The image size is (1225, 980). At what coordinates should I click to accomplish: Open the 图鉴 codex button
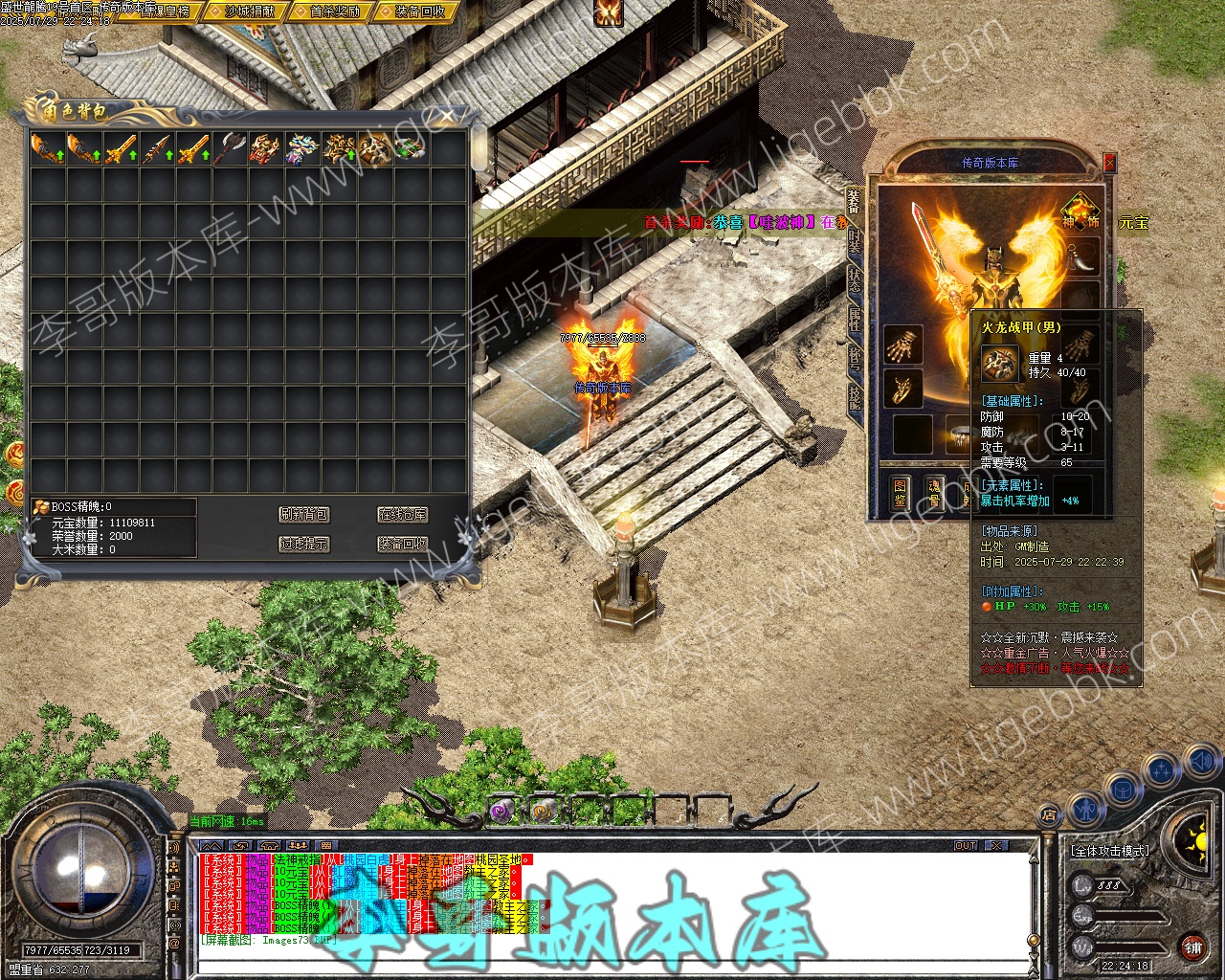900,493
